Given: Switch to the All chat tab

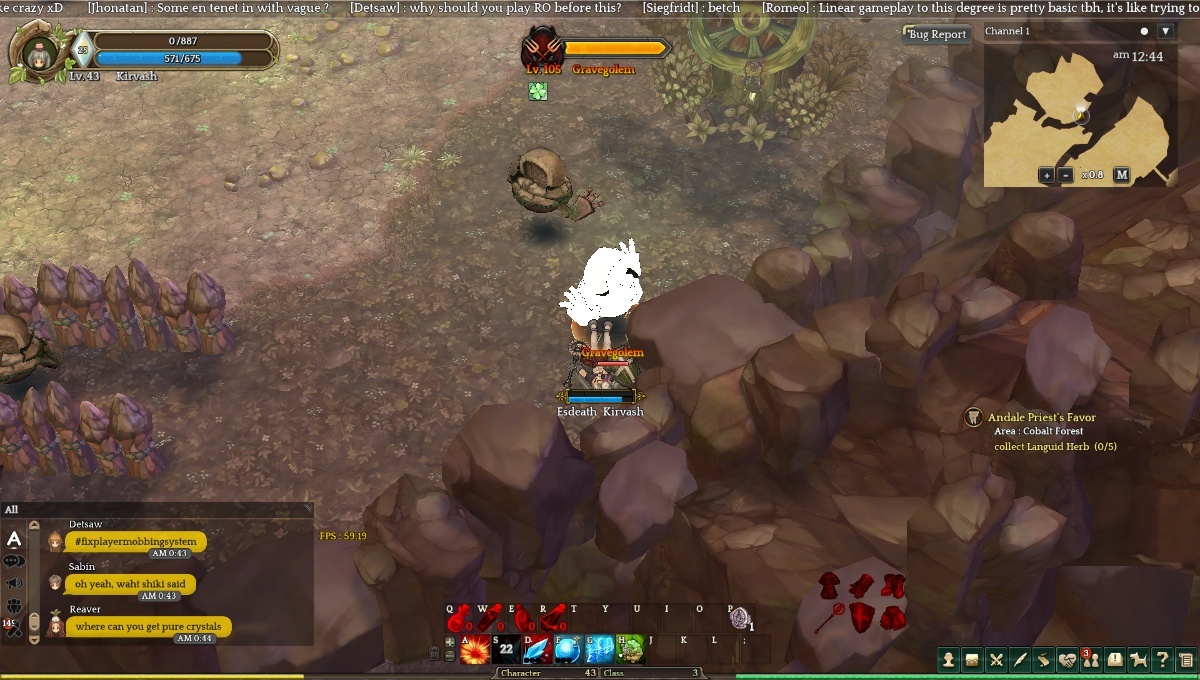Looking at the screenshot, I should point(12,510).
